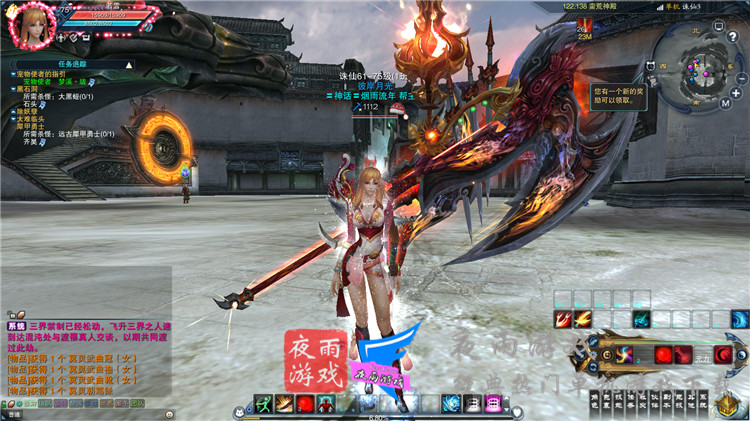Use the red trident claw skill
750x421 pixels.
[x=564, y=319]
